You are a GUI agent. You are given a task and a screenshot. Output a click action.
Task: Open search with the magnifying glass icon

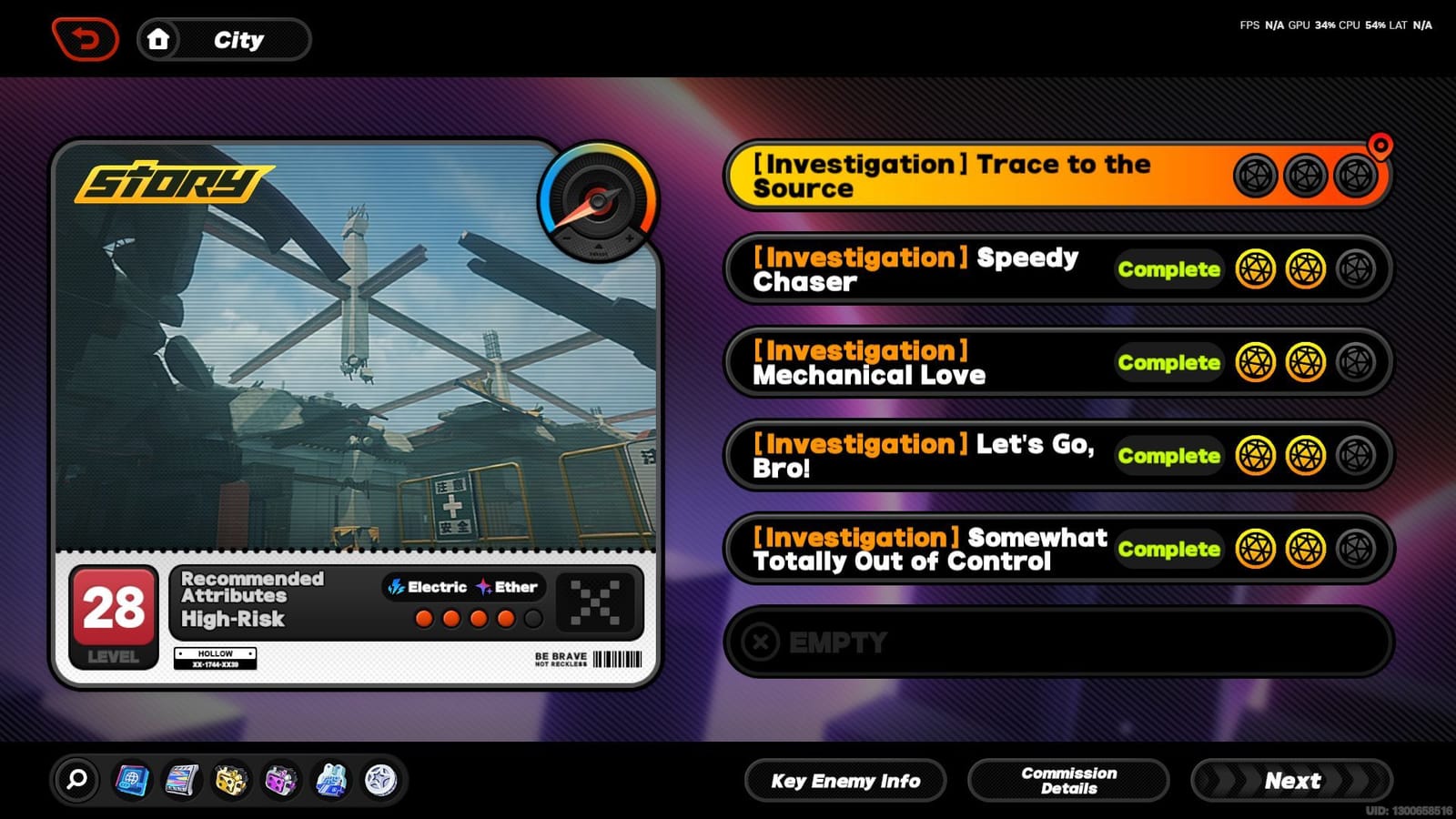coord(77,781)
